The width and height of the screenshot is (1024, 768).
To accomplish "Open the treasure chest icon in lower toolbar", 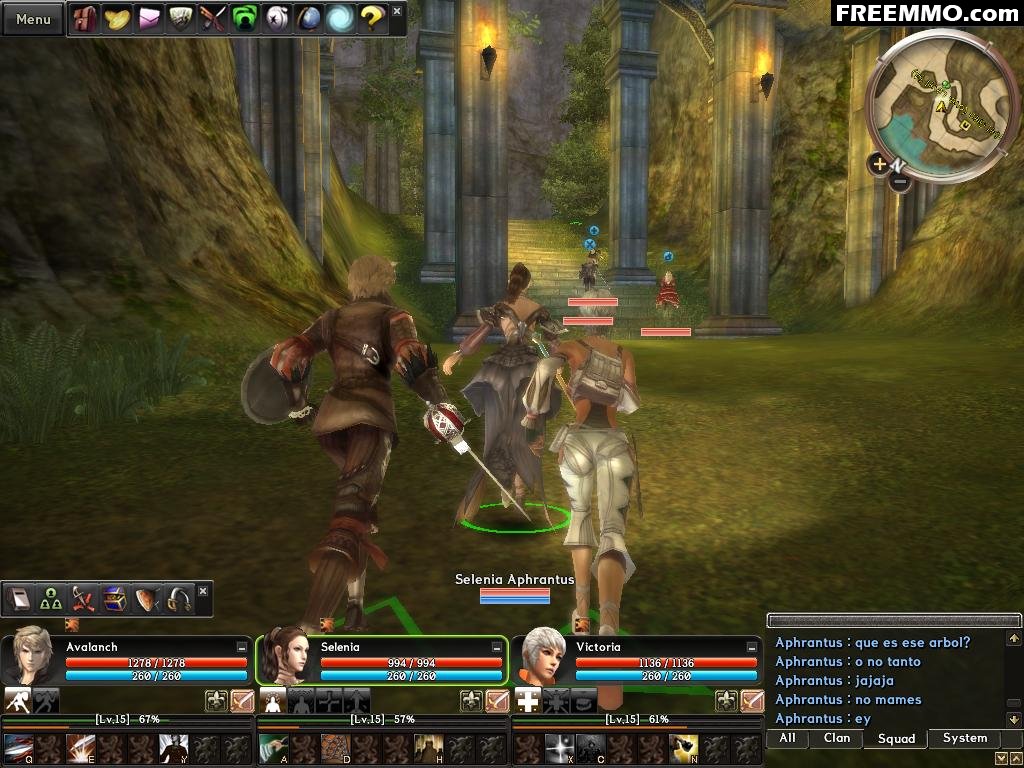I will pos(115,599).
